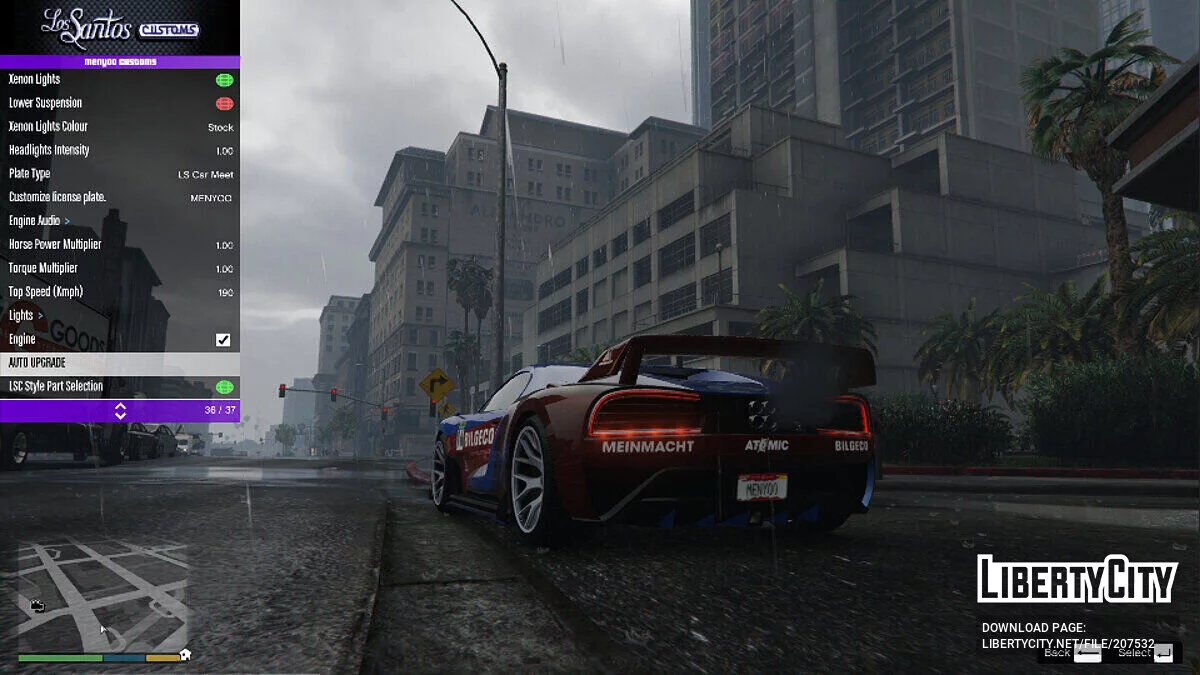Choose Customize license plate
Image resolution: width=1200 pixels, height=675 pixels.
coord(120,197)
